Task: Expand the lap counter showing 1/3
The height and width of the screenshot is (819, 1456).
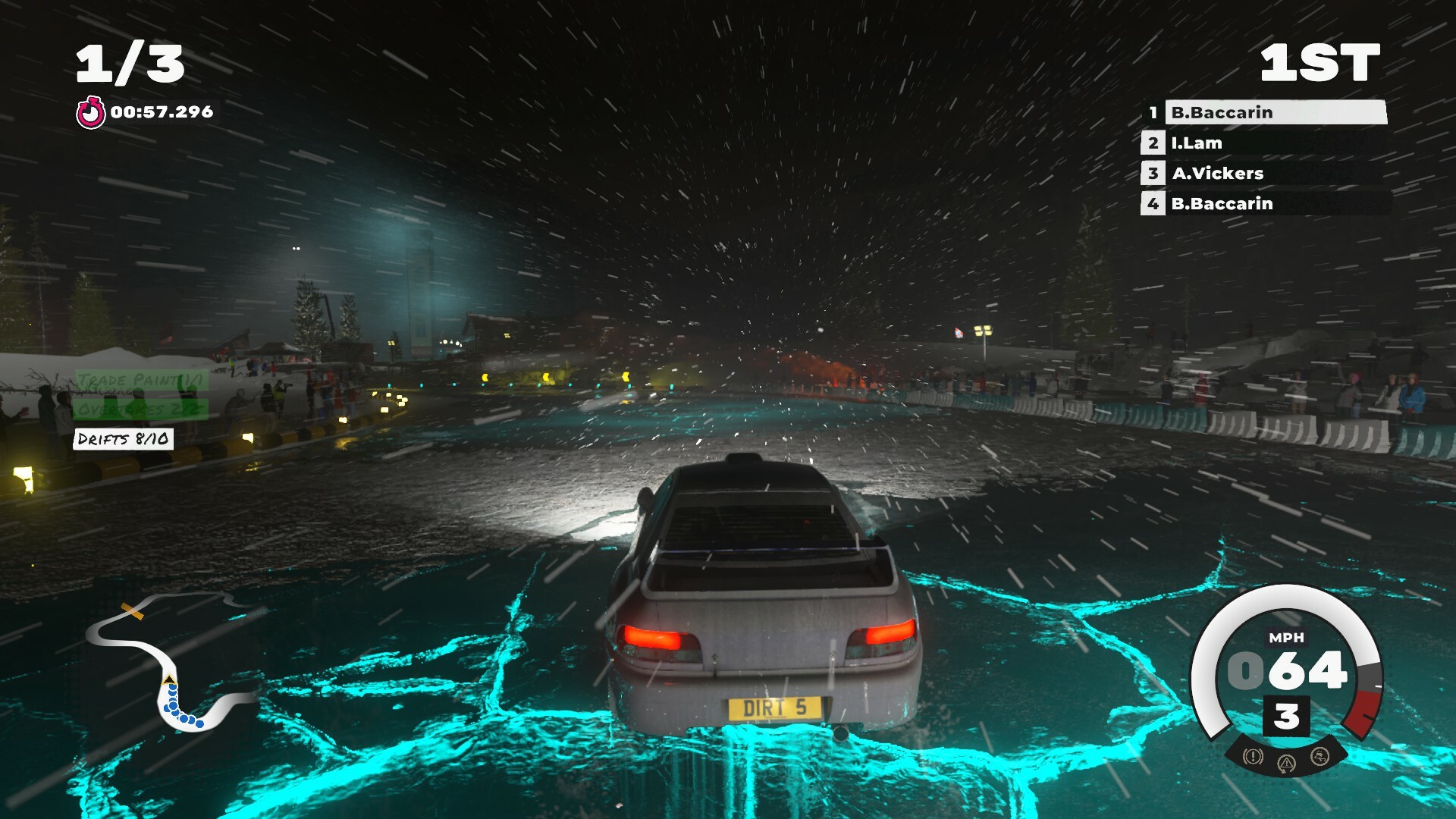Action: [130, 64]
